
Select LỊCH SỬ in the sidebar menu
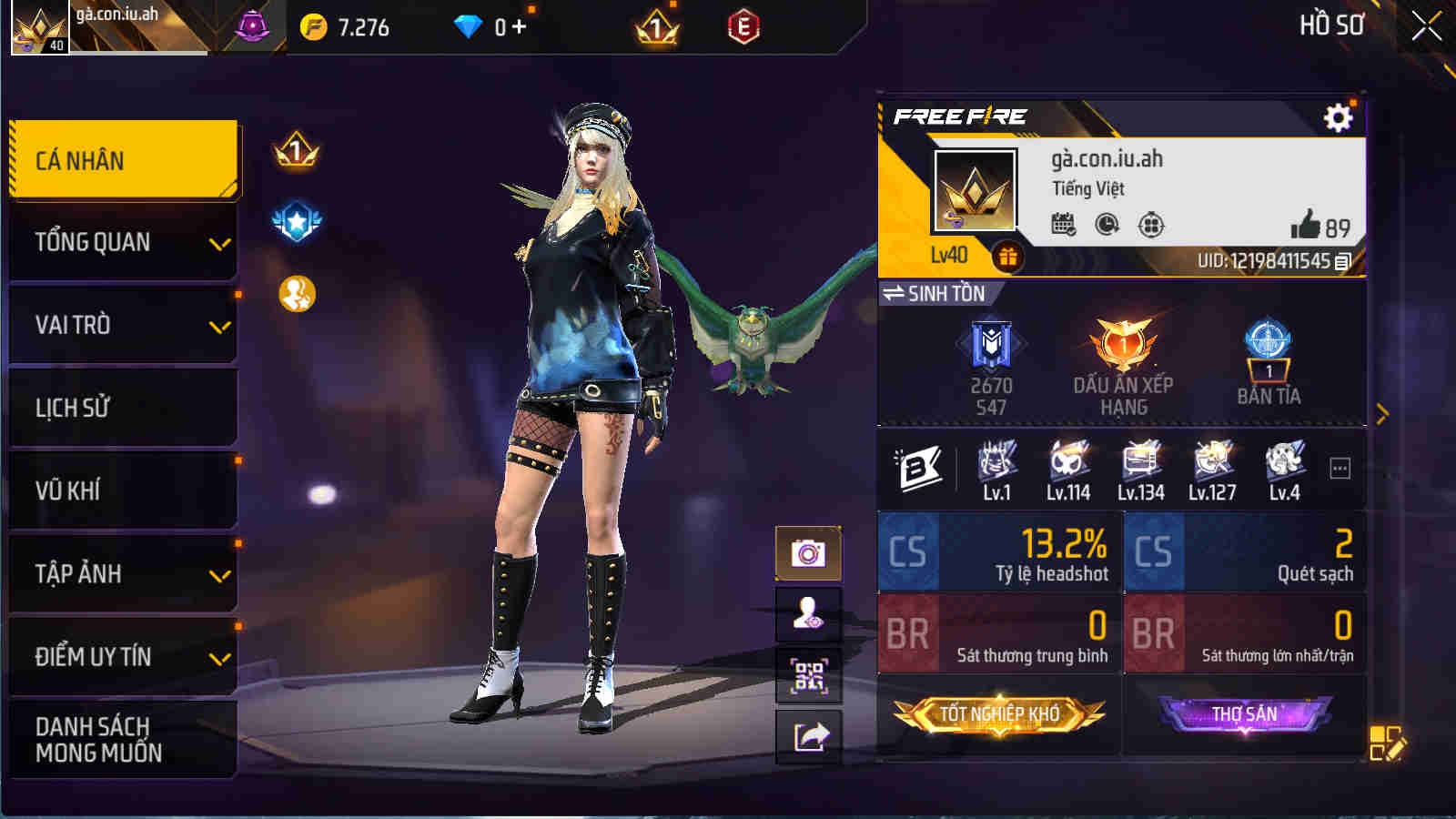pyautogui.click(x=123, y=408)
